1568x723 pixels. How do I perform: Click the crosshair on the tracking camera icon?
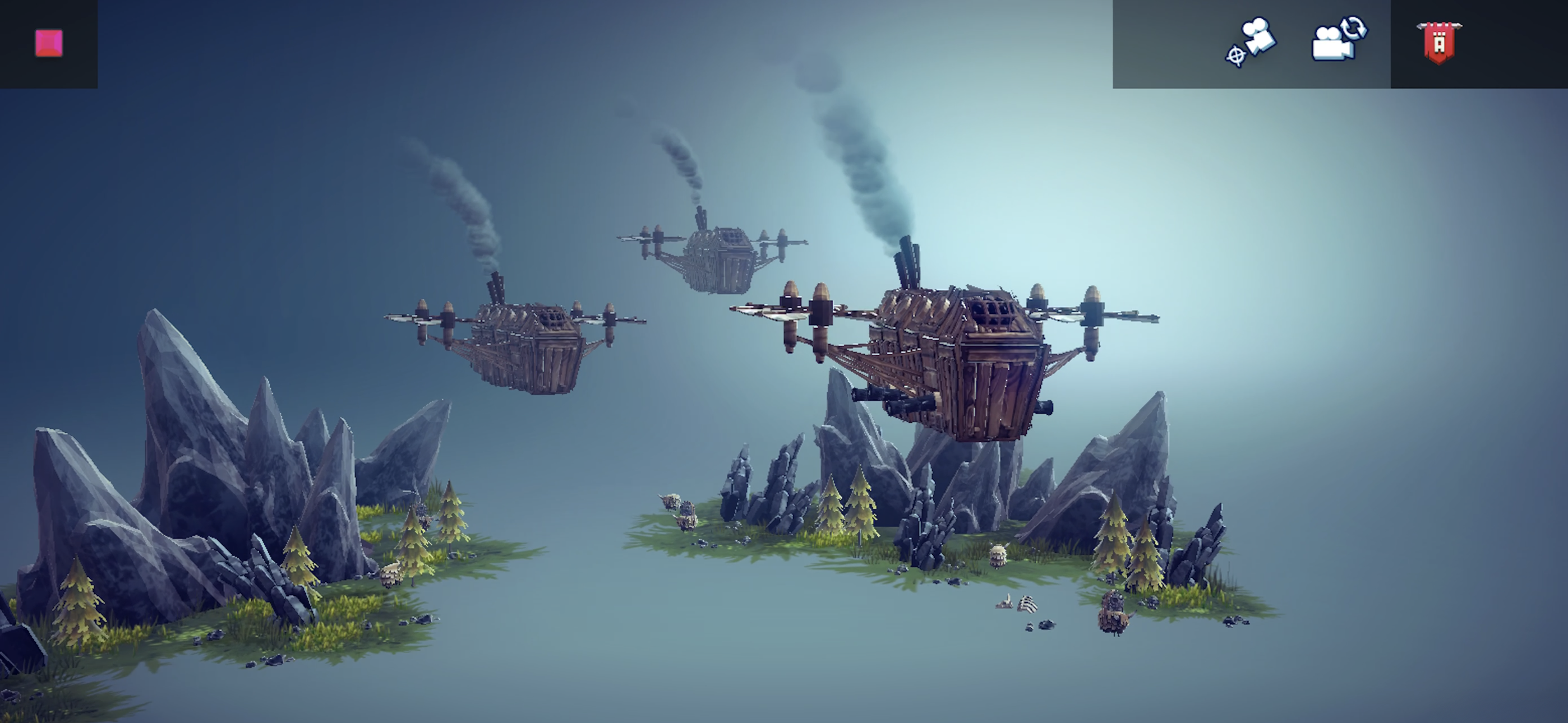1235,55
